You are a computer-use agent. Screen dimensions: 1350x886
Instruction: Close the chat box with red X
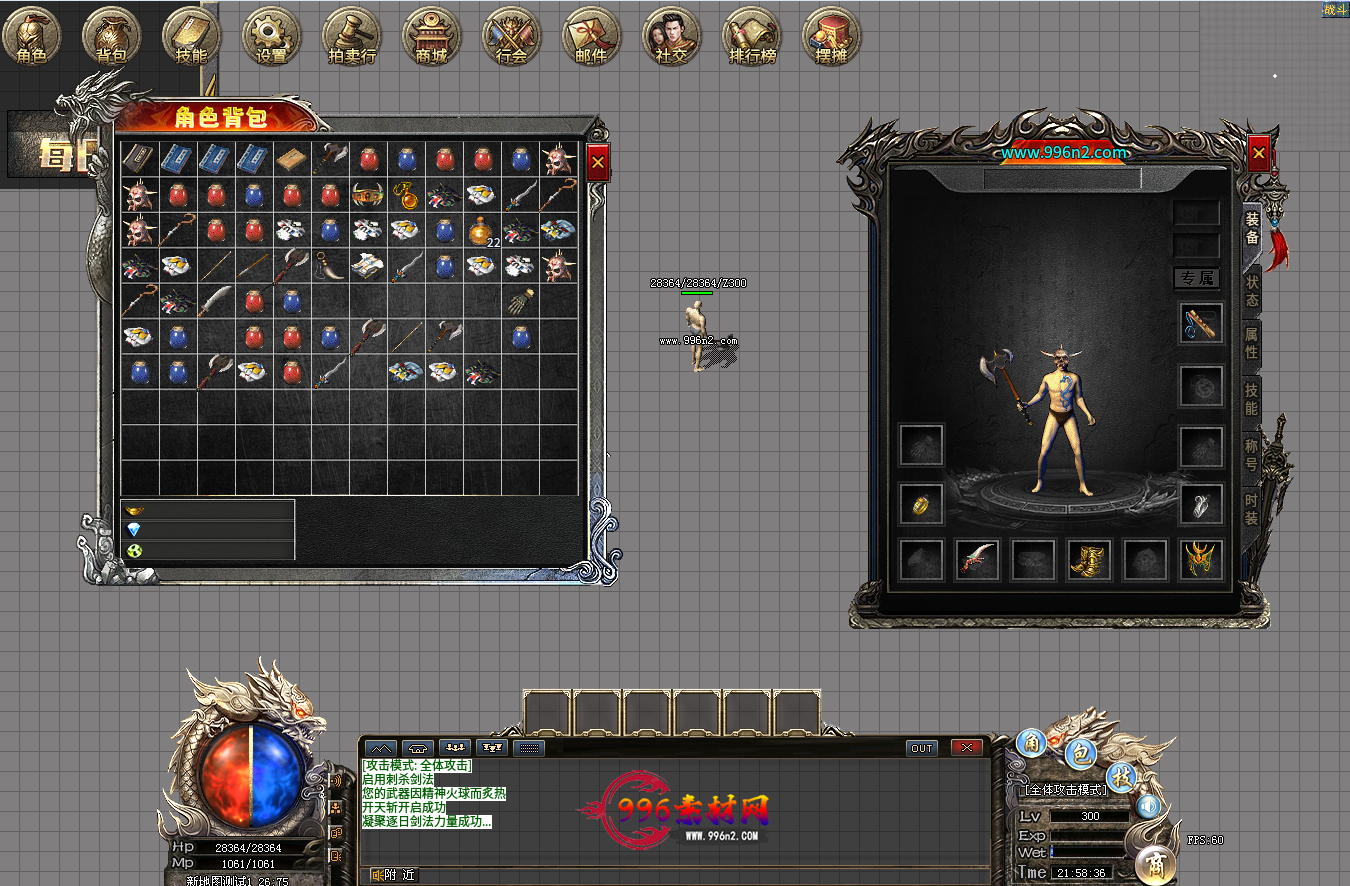pos(966,747)
